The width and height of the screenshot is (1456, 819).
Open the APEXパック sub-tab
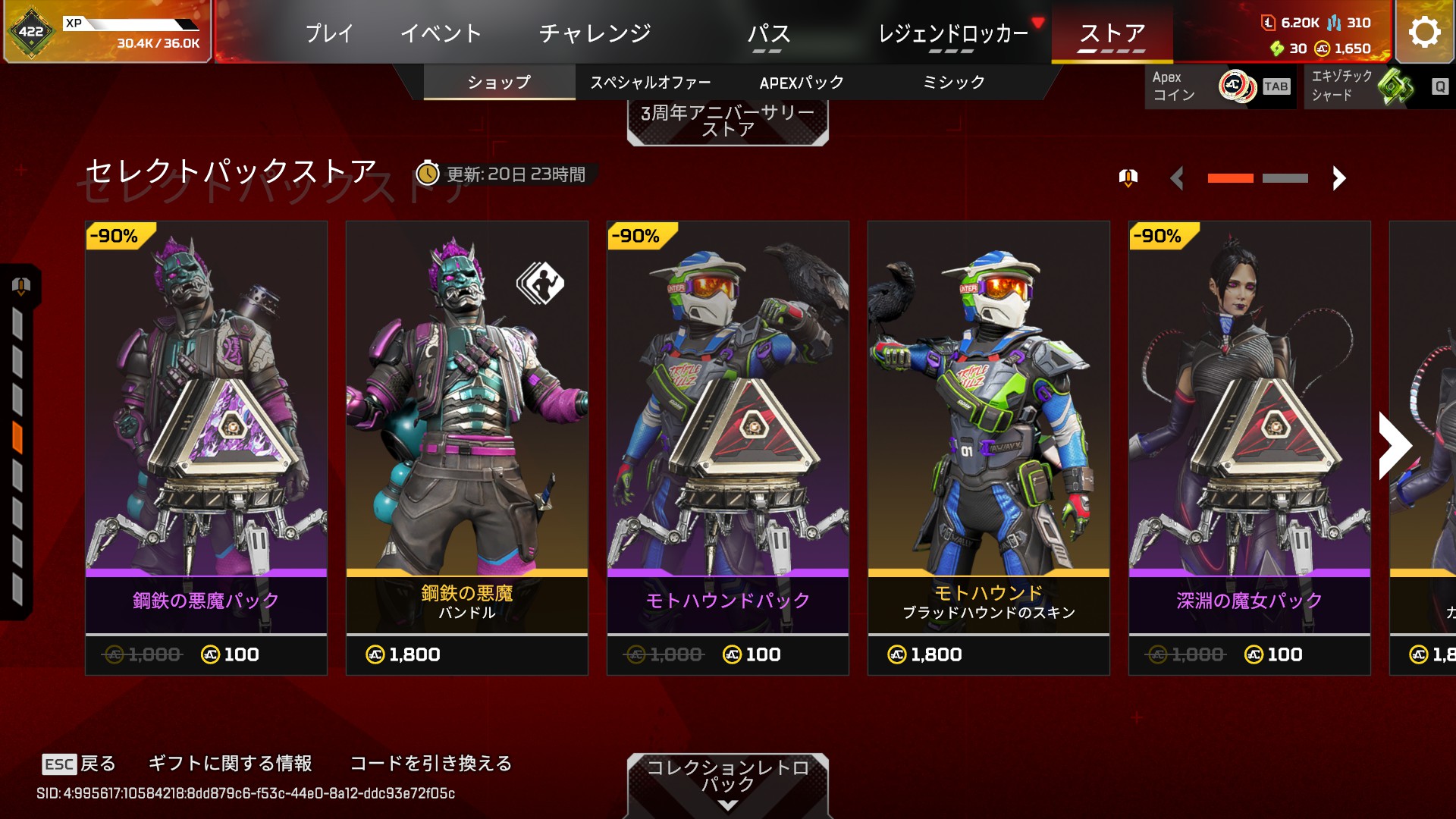coord(802,82)
